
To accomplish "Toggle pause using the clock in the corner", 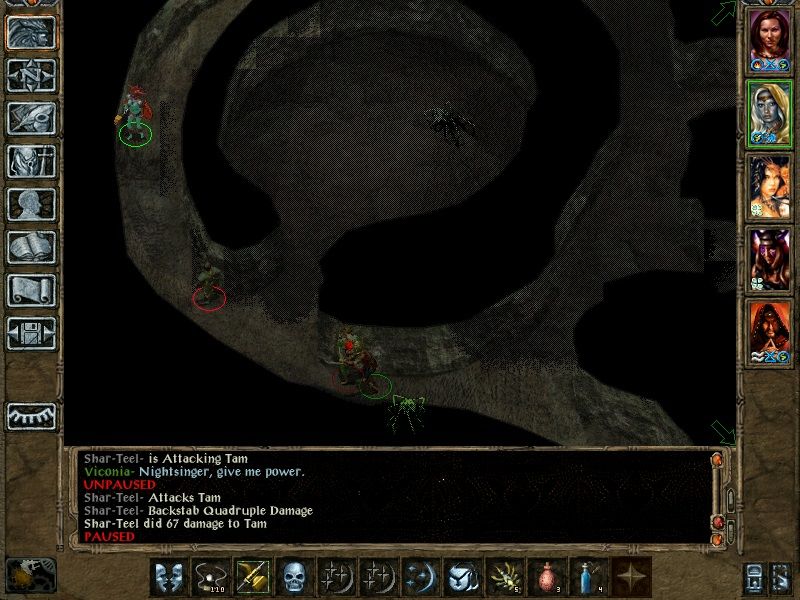I will pyautogui.click(x=30, y=575).
